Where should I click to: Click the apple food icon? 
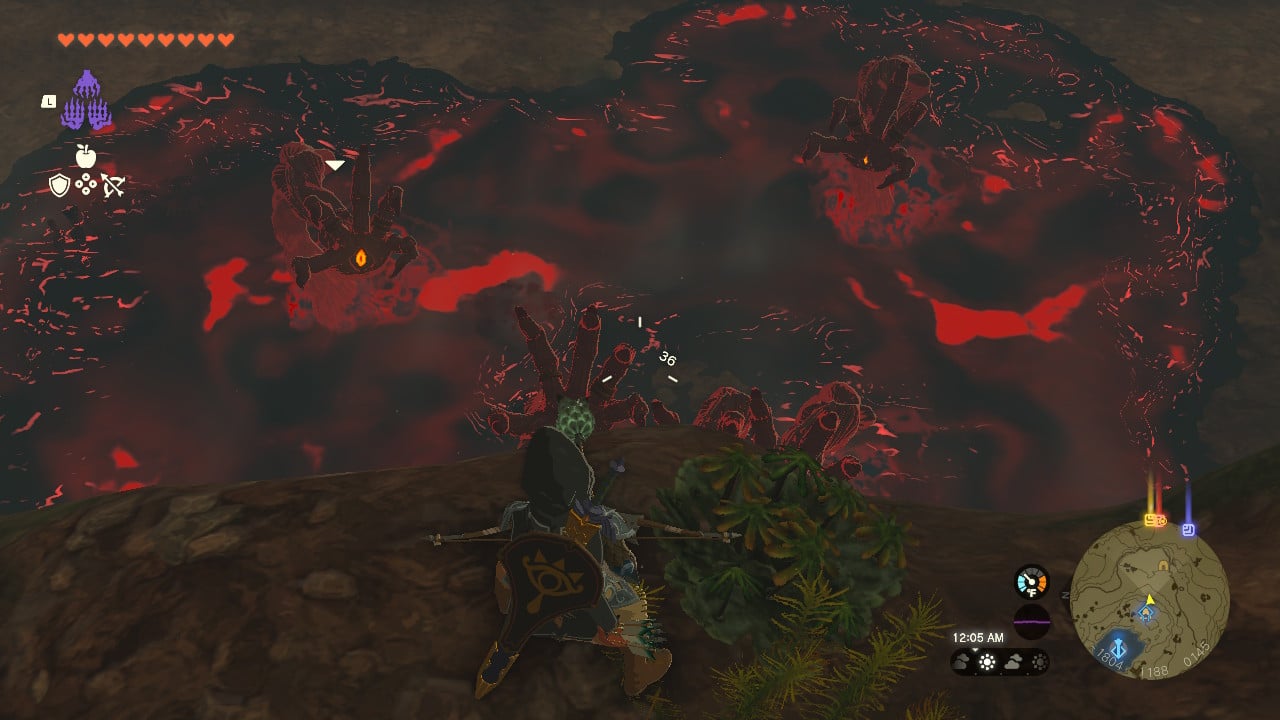[x=85, y=156]
